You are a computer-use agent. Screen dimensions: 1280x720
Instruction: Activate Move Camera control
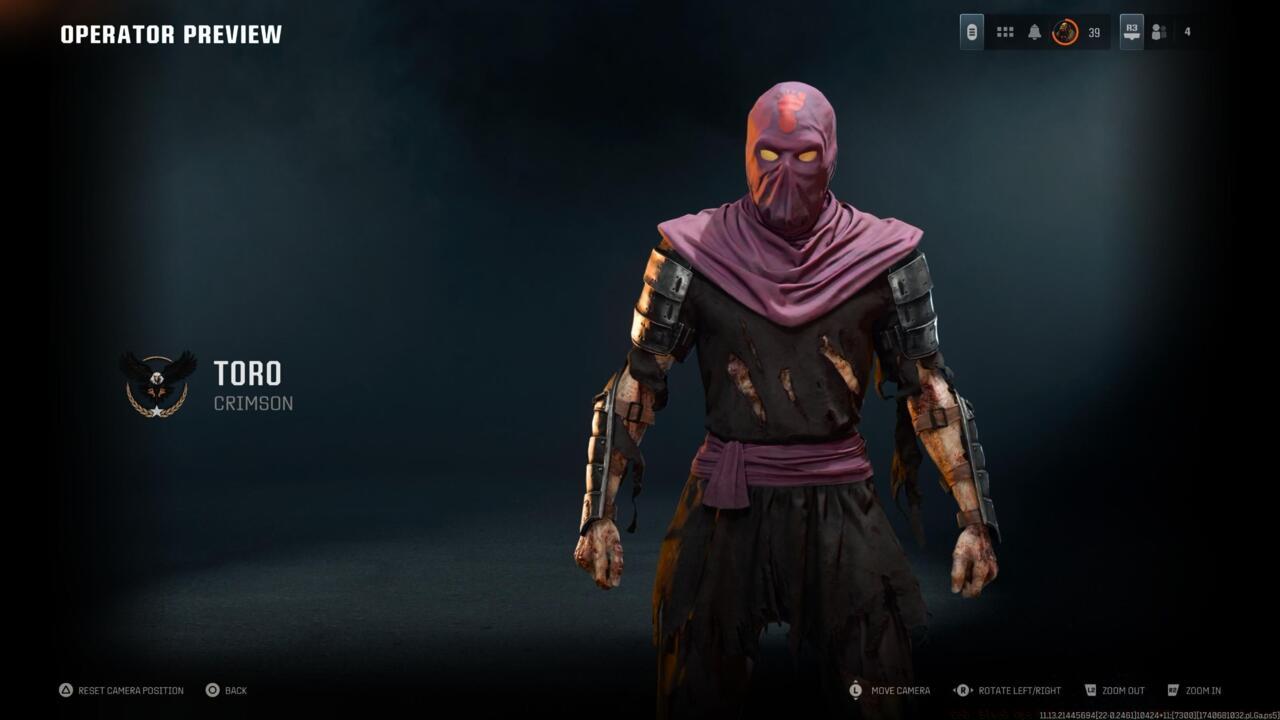click(x=895, y=690)
